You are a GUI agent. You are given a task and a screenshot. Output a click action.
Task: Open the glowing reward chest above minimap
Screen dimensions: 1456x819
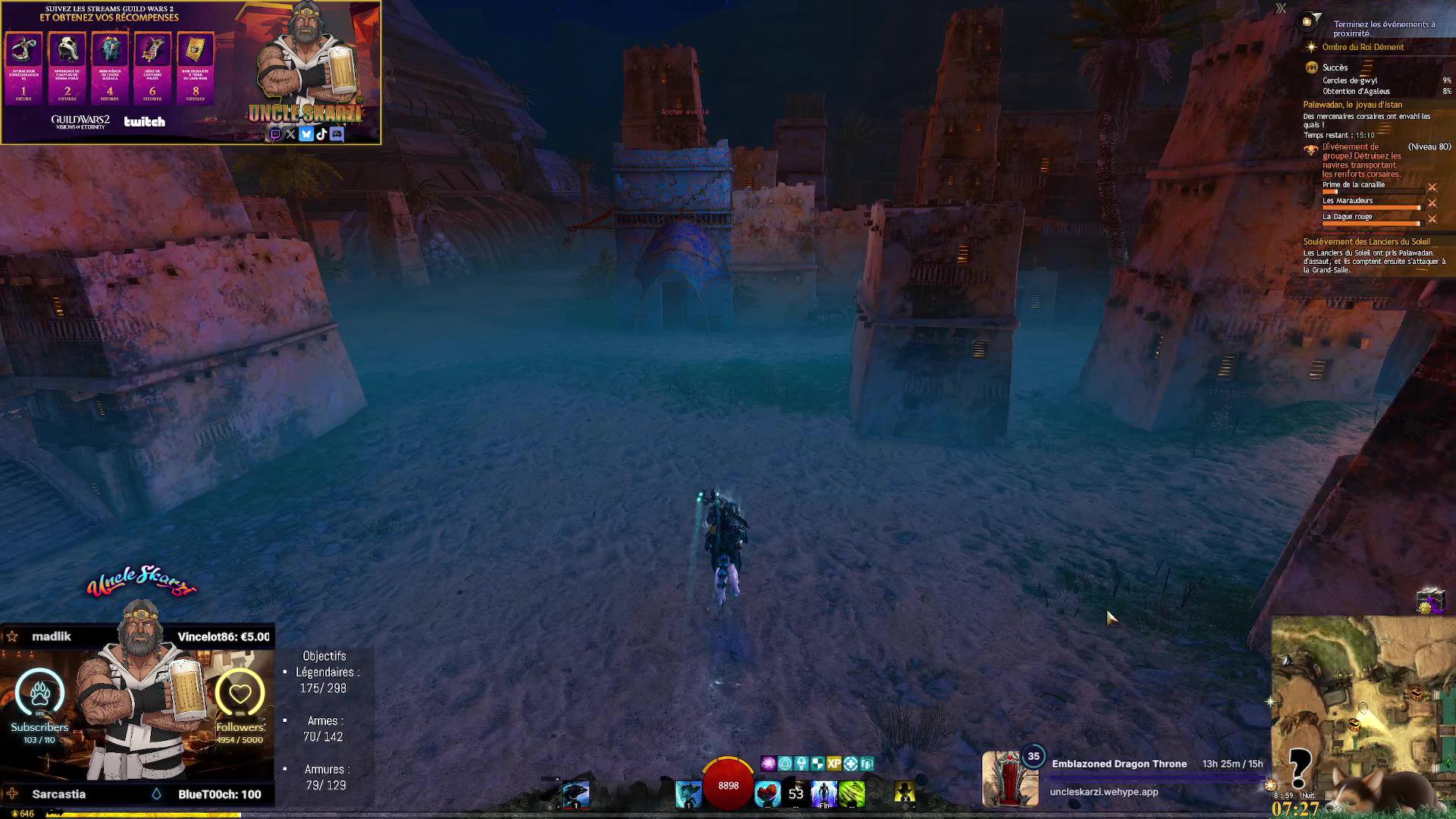(x=1429, y=601)
